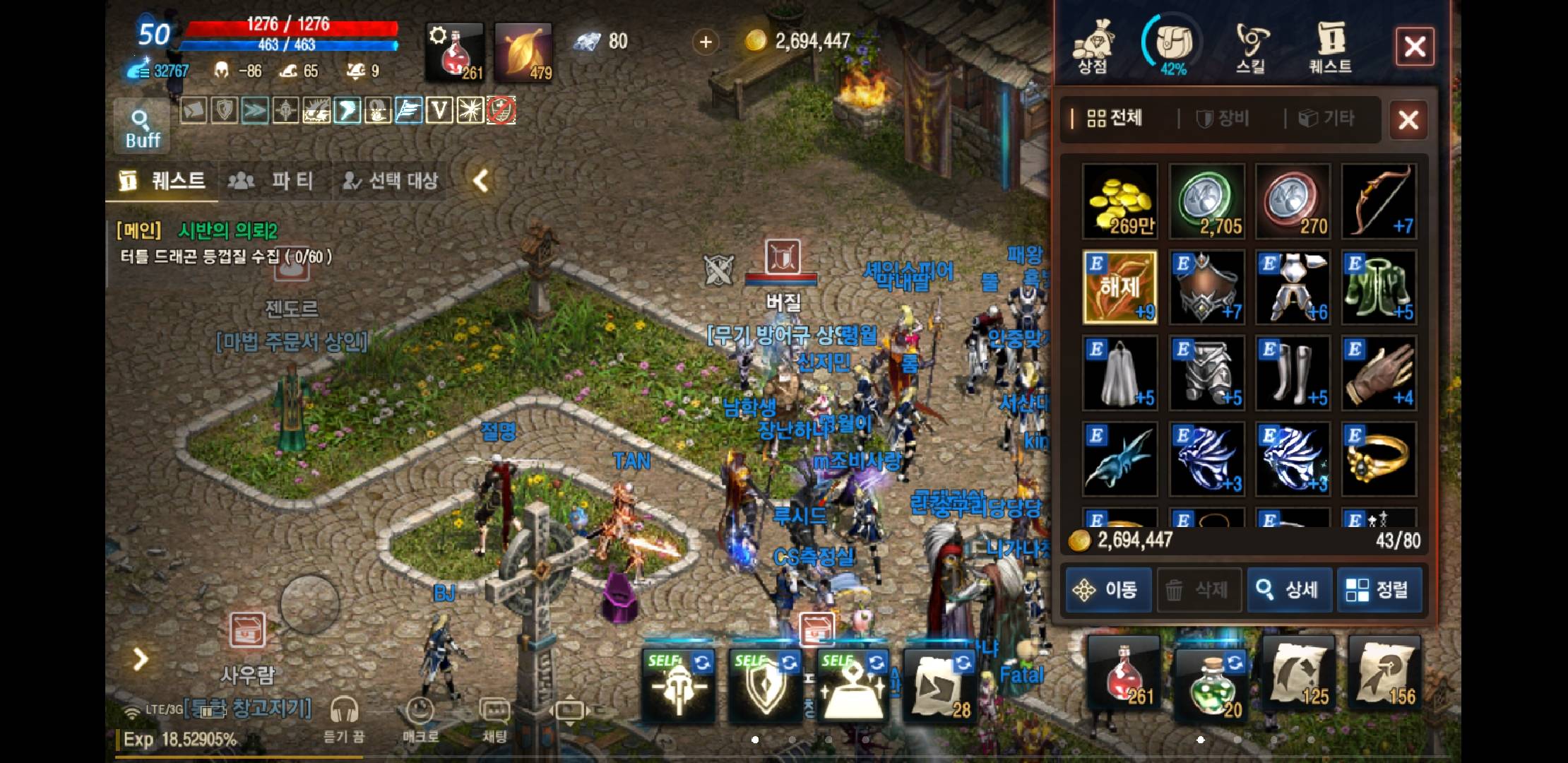Collapse the quest panel with the arrow
The height and width of the screenshot is (763, 1568).
pyautogui.click(x=481, y=181)
